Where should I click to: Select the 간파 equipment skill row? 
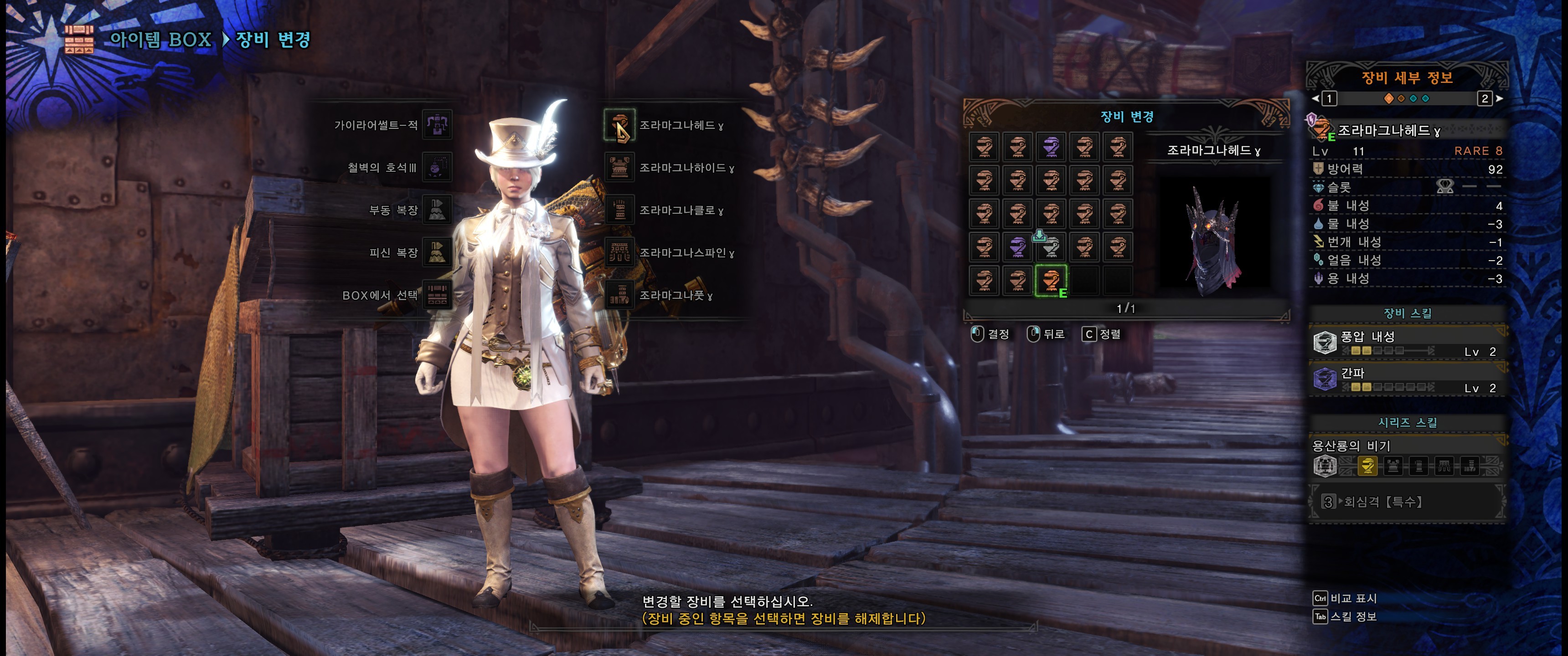tap(1406, 380)
